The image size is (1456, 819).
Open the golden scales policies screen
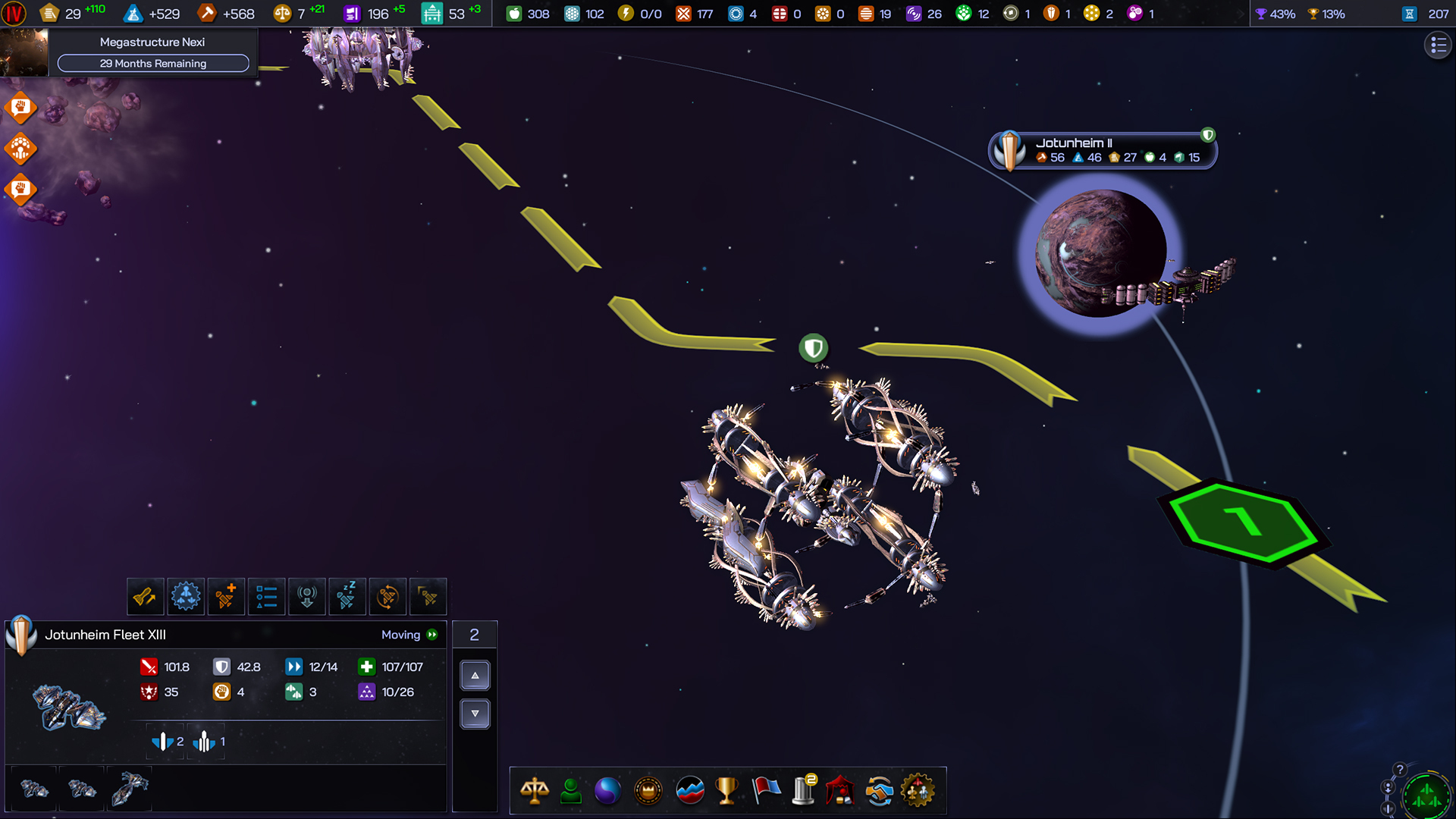535,791
